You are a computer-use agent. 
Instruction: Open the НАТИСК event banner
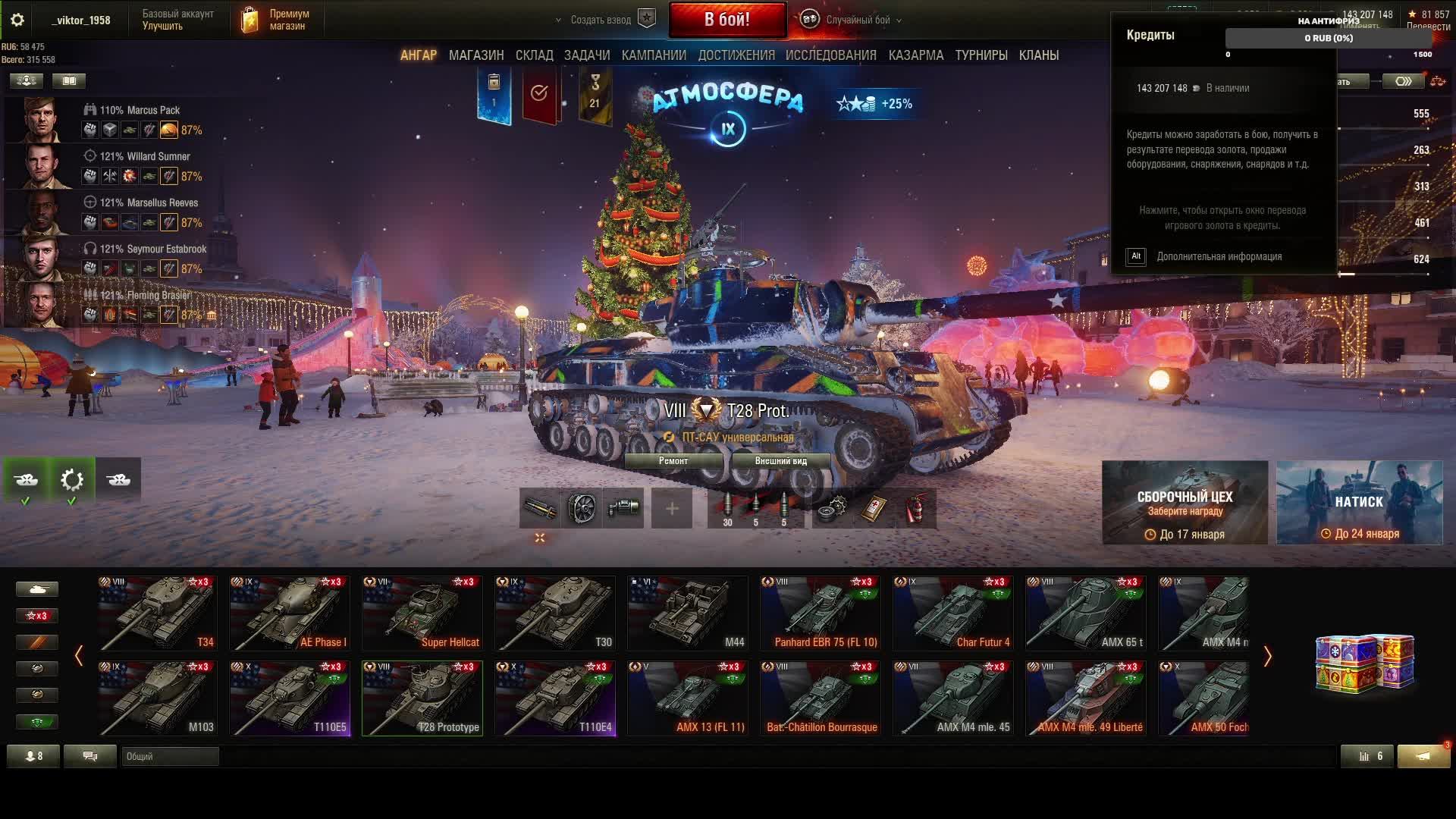point(1359,503)
